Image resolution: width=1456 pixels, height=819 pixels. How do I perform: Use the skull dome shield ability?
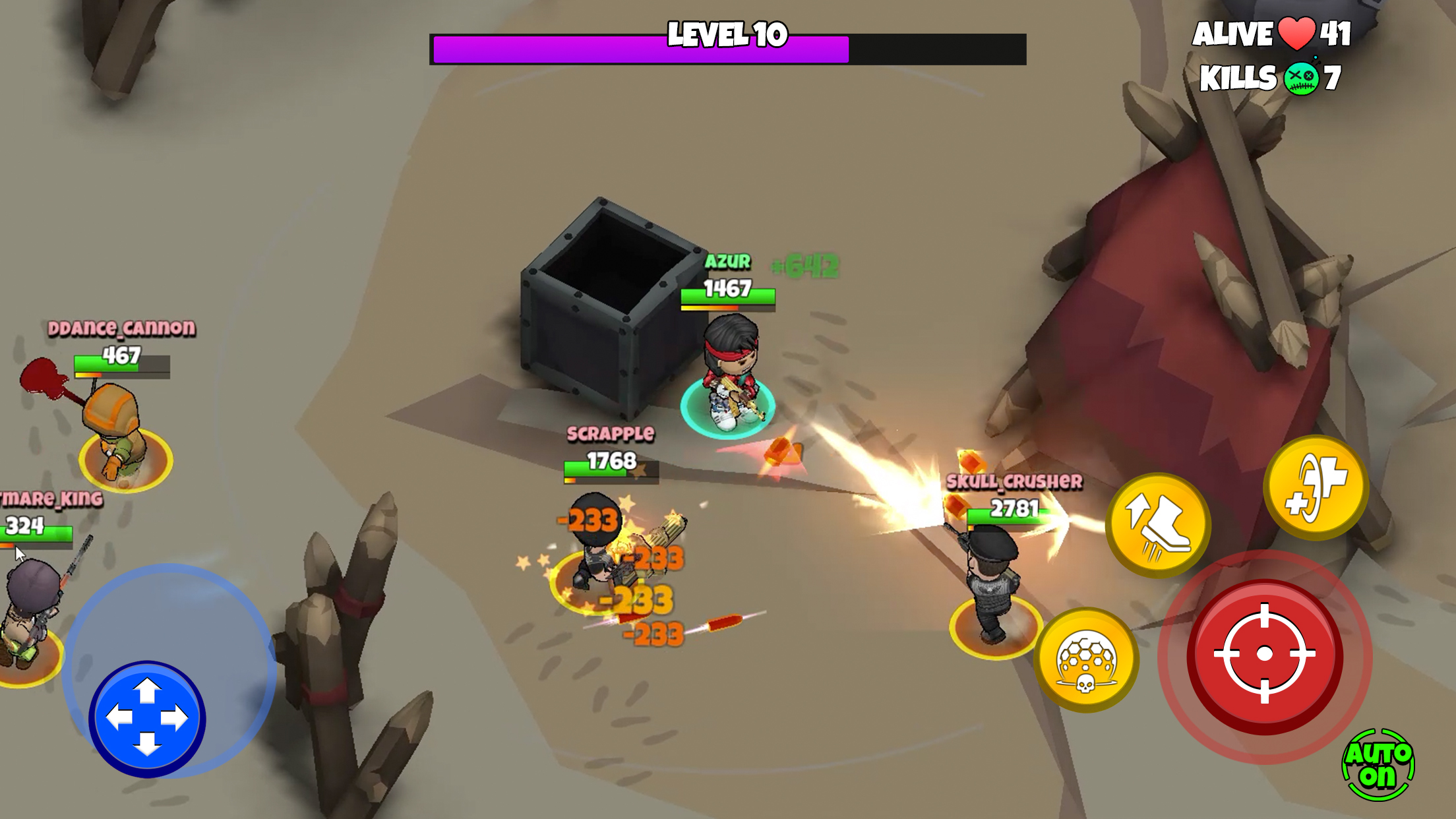(x=1086, y=660)
